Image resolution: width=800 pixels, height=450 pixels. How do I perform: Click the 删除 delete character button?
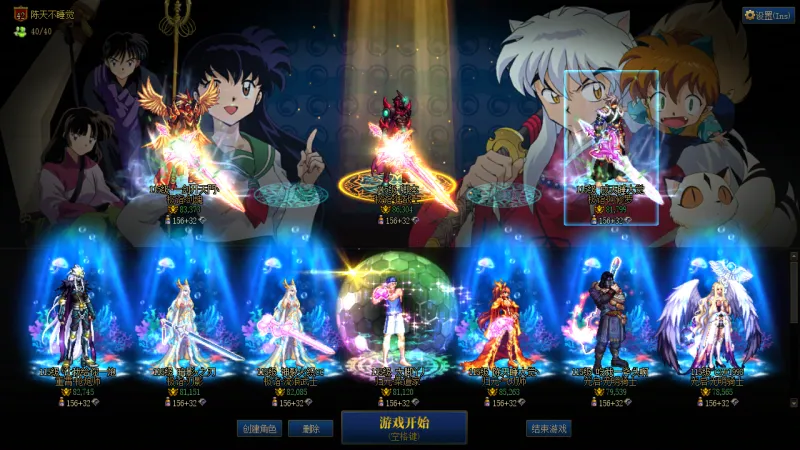point(310,428)
